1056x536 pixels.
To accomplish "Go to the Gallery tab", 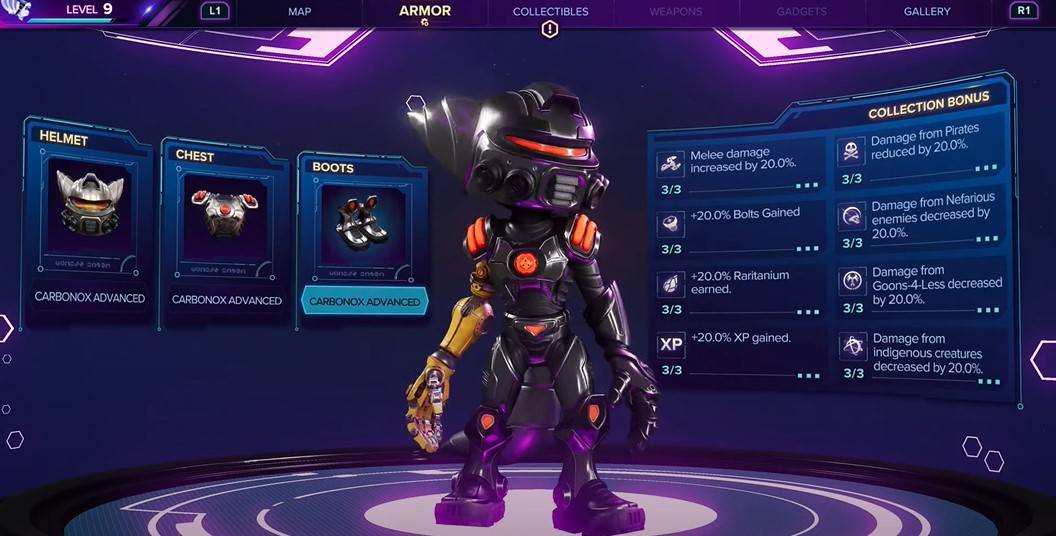I will pos(927,12).
